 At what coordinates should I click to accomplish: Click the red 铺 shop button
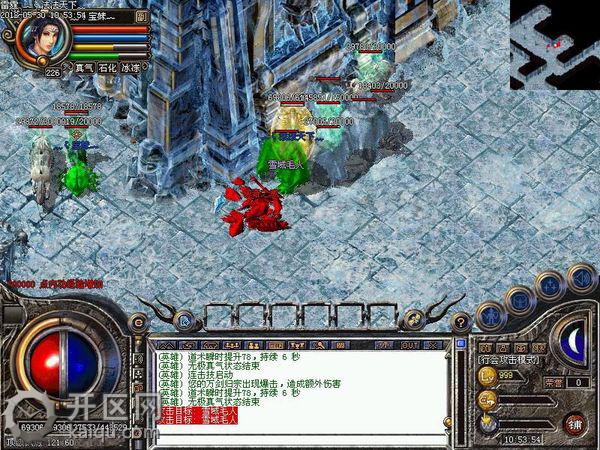tap(575, 423)
